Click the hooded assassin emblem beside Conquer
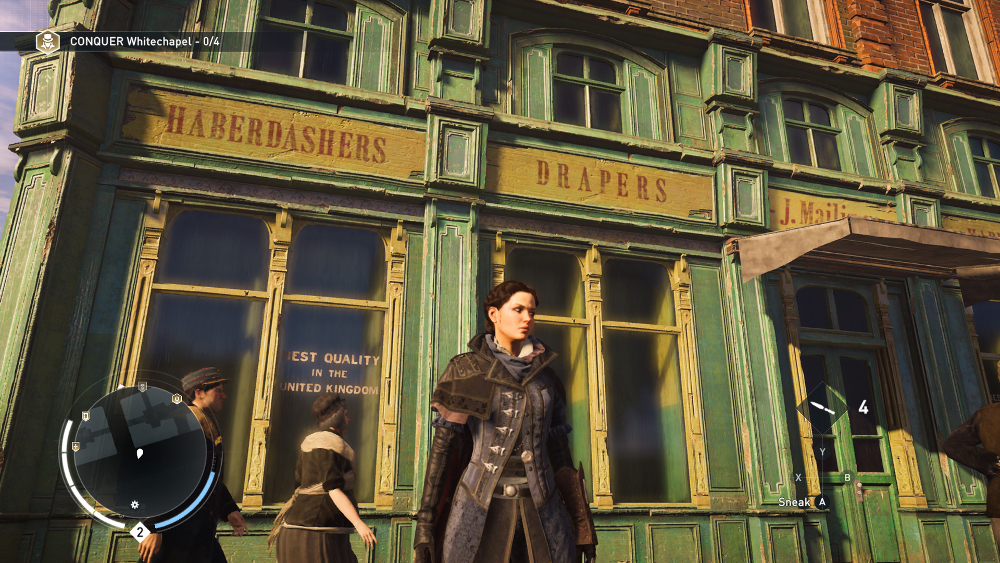 point(47,41)
